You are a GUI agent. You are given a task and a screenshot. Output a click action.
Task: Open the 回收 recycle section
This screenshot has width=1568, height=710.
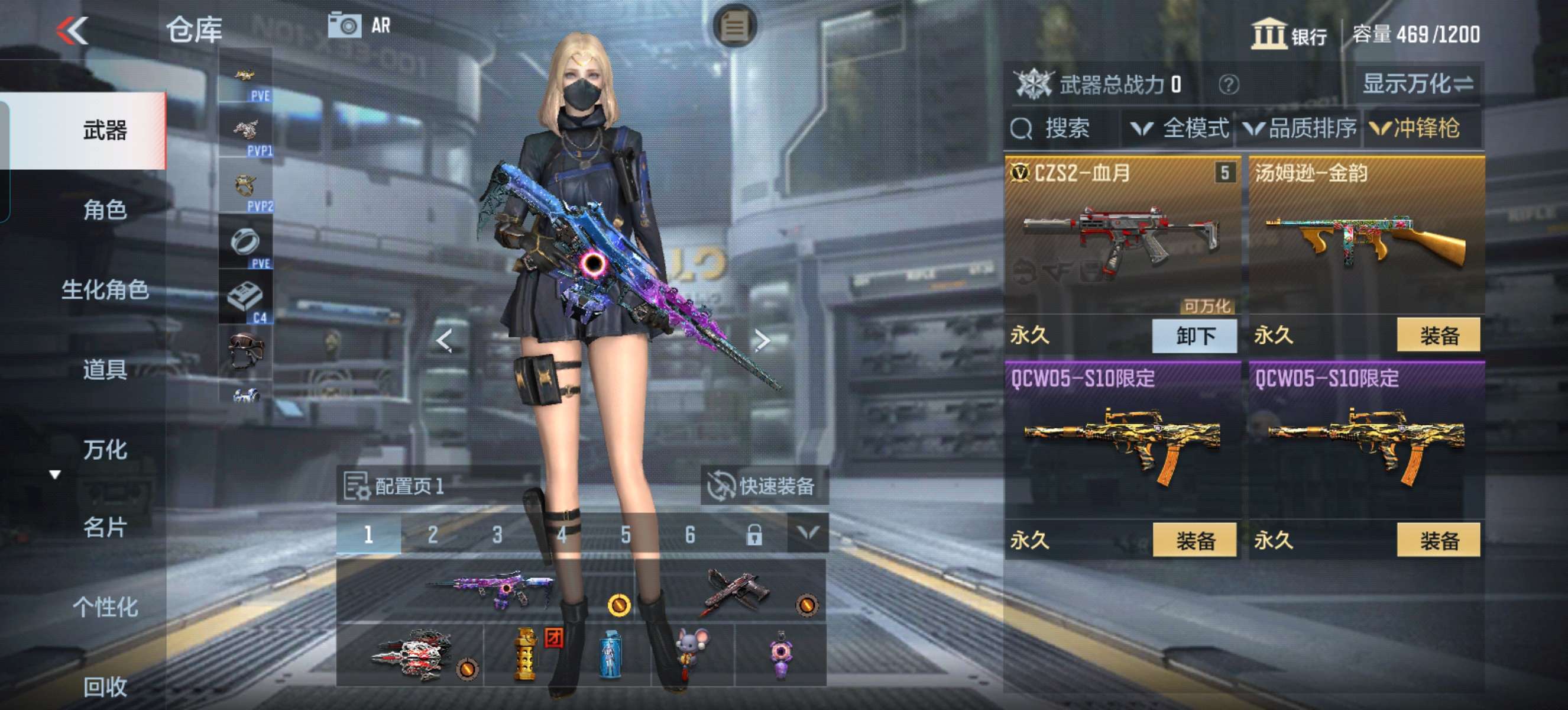(105, 687)
